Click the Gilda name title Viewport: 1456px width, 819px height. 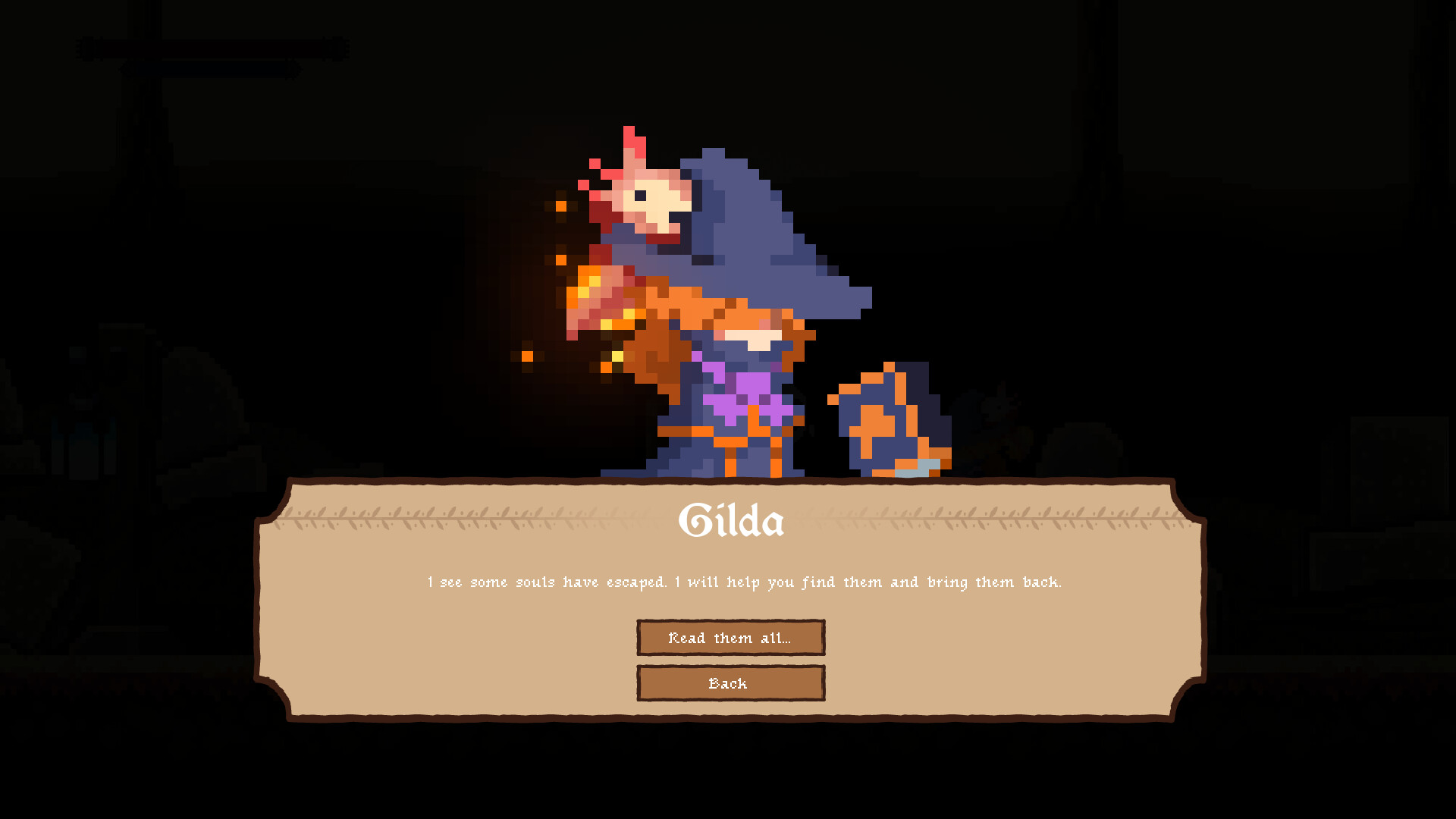pos(730,520)
